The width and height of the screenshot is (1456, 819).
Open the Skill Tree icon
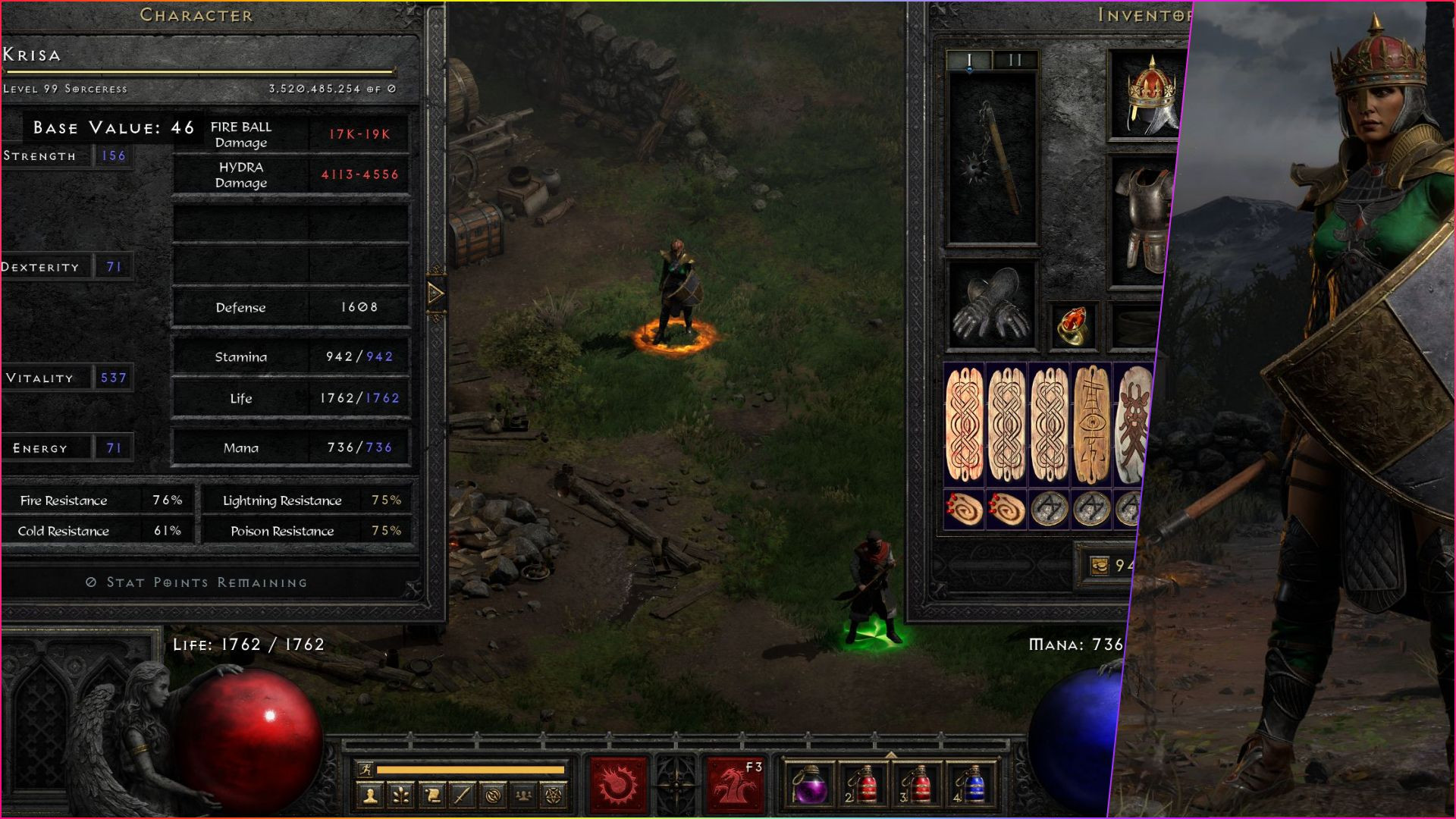pyautogui.click(x=401, y=793)
